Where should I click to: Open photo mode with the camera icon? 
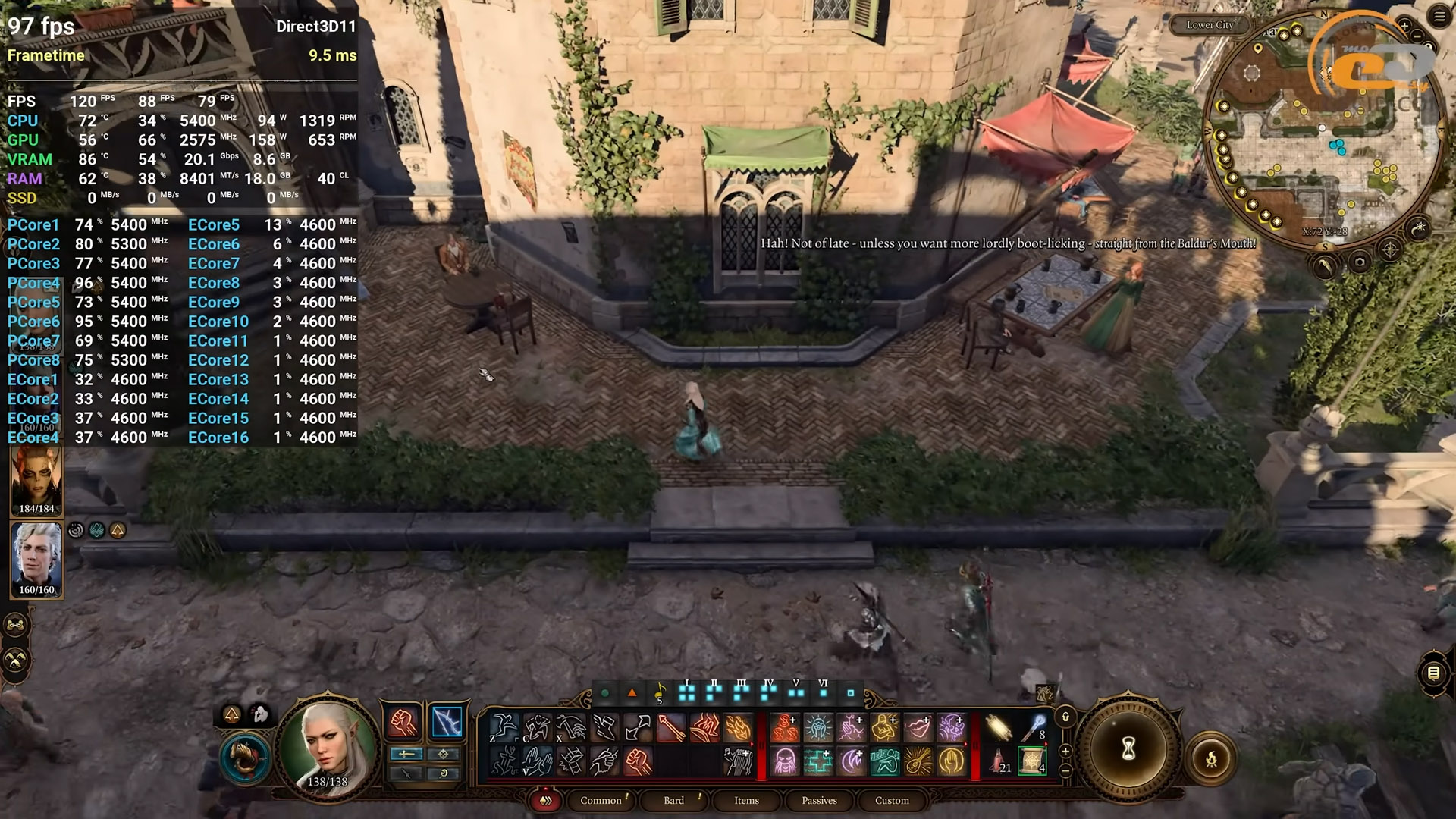(1360, 262)
